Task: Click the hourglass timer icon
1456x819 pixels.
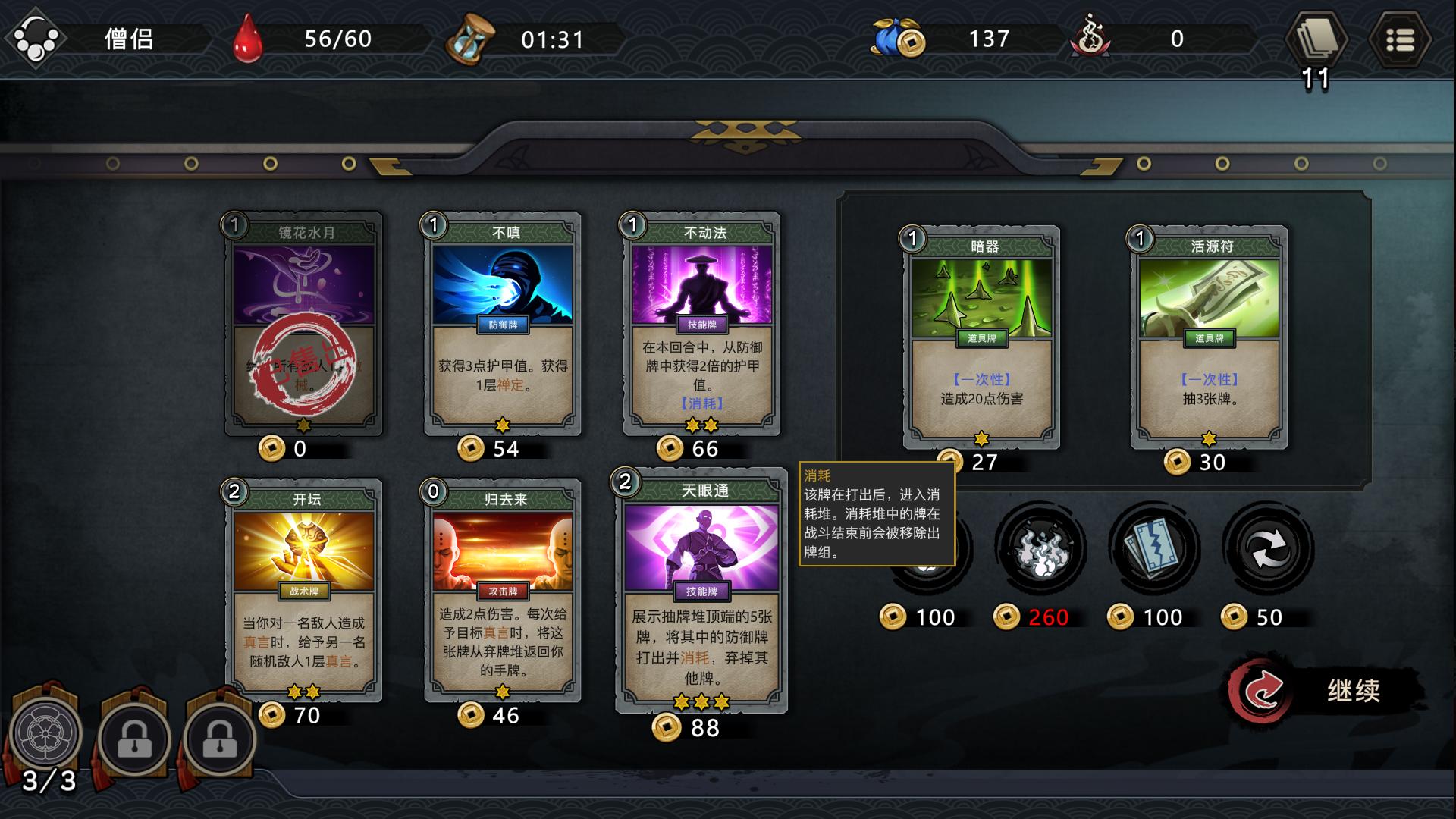Action: [x=470, y=38]
